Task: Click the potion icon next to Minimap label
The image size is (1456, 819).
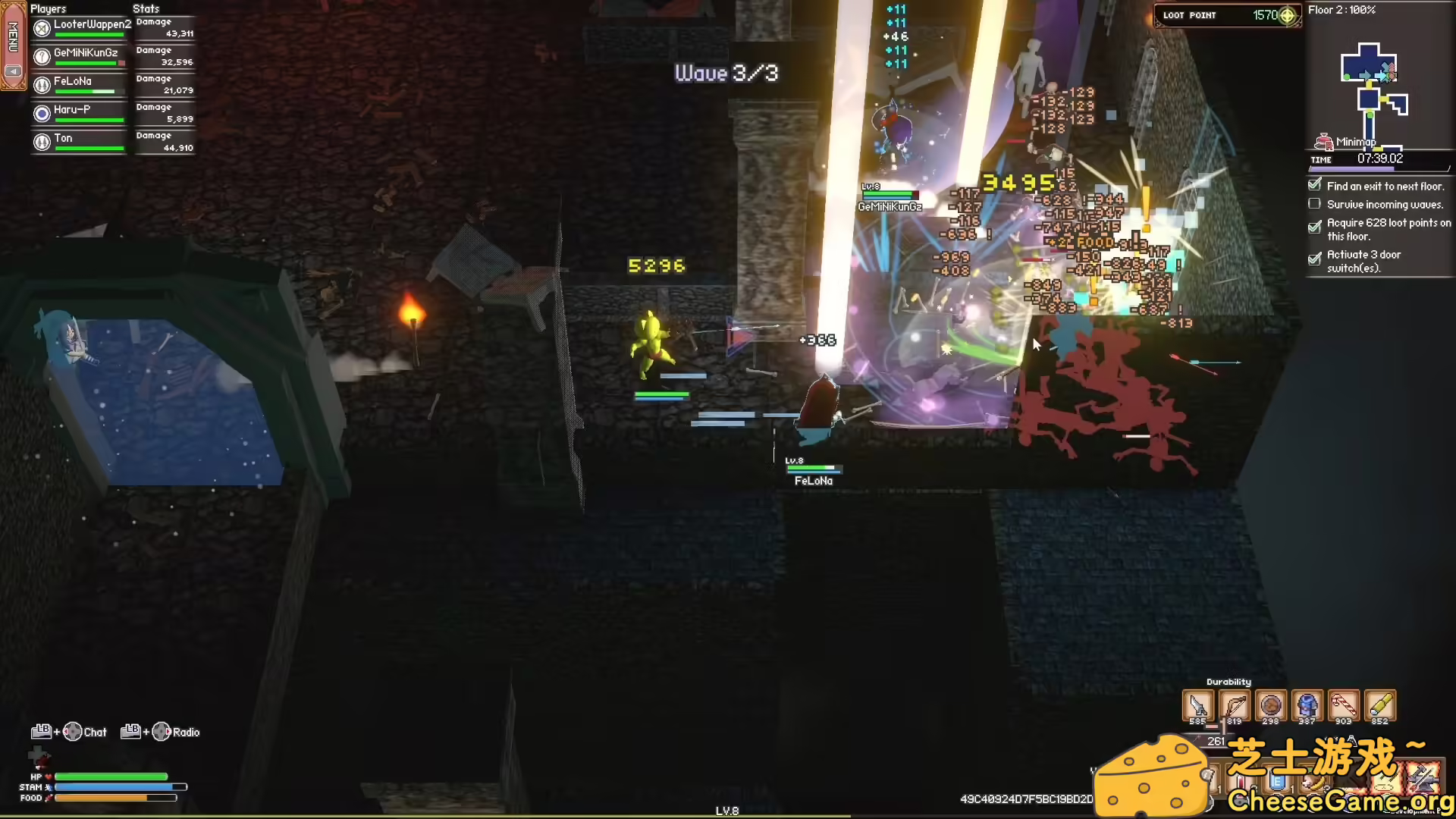Action: pyautogui.click(x=1323, y=140)
